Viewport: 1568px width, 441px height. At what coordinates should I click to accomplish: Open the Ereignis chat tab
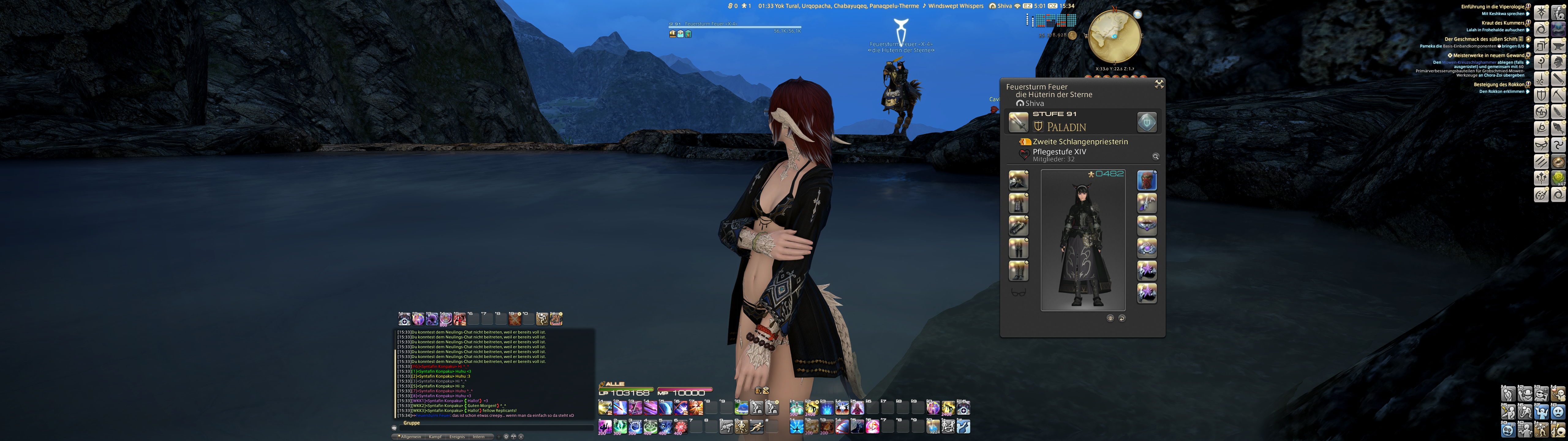click(x=457, y=437)
